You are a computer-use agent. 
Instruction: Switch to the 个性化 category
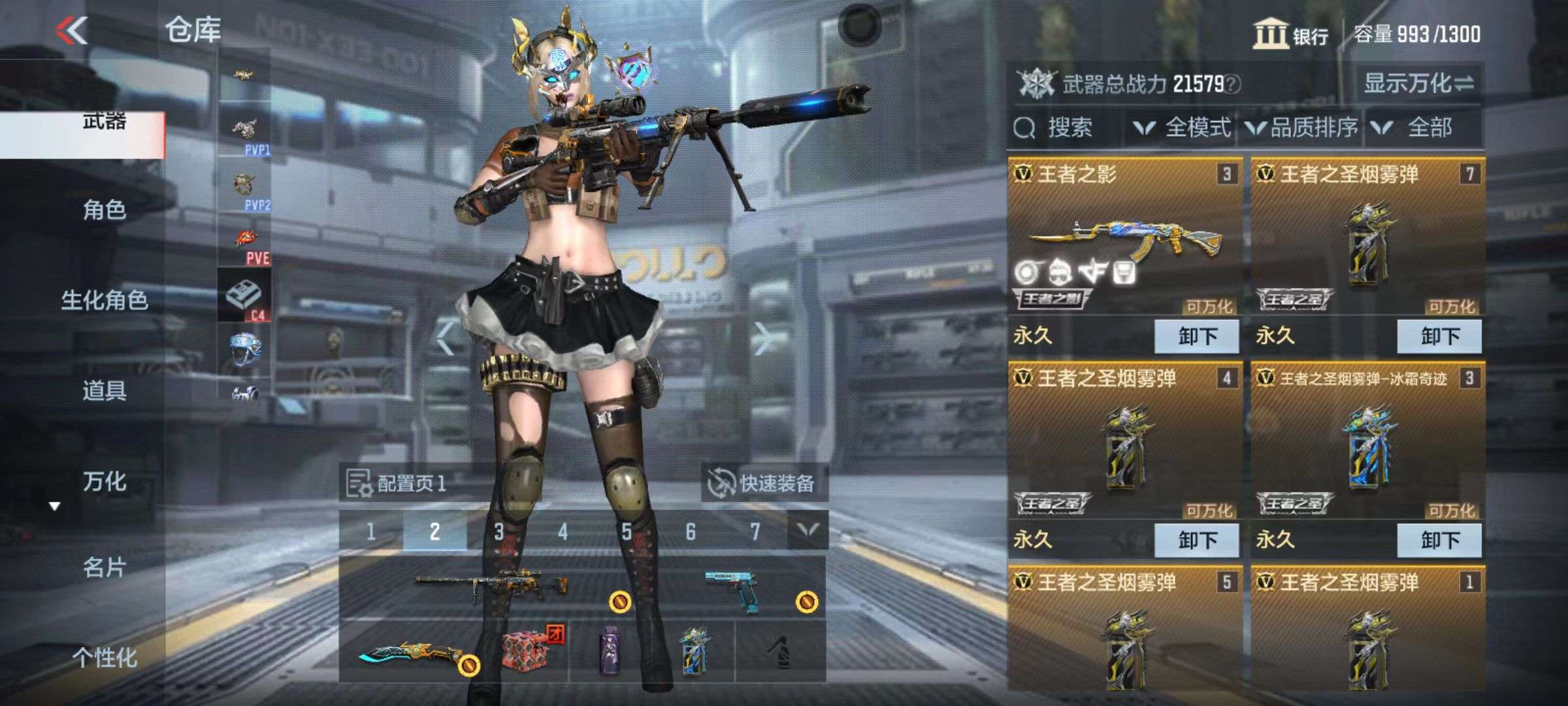click(104, 657)
